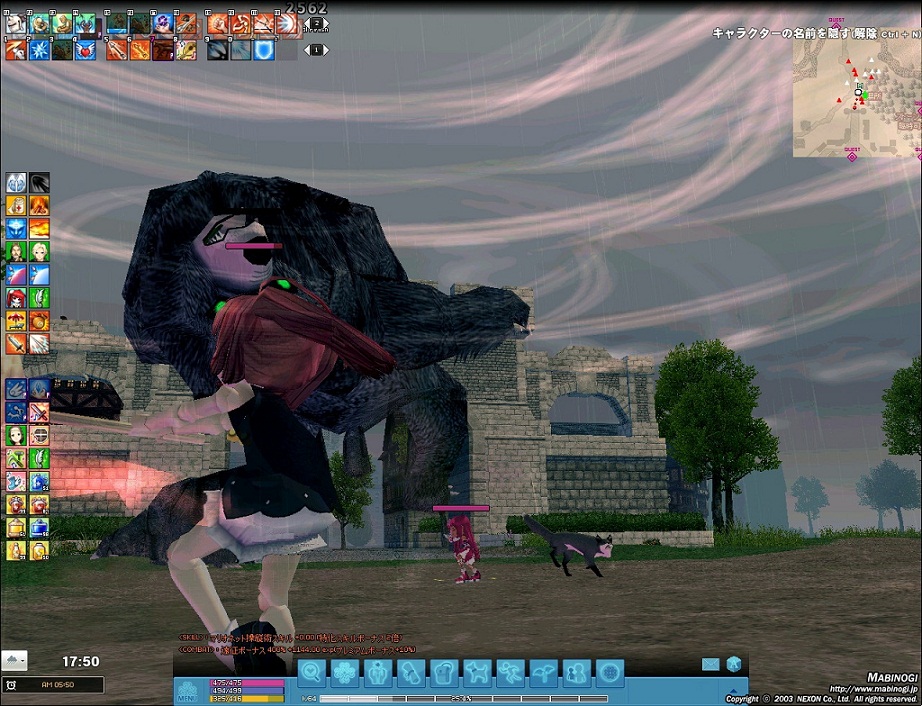This screenshot has width=922, height=706.
Task: Open the magnifying glass search icon
Action: [x=313, y=673]
